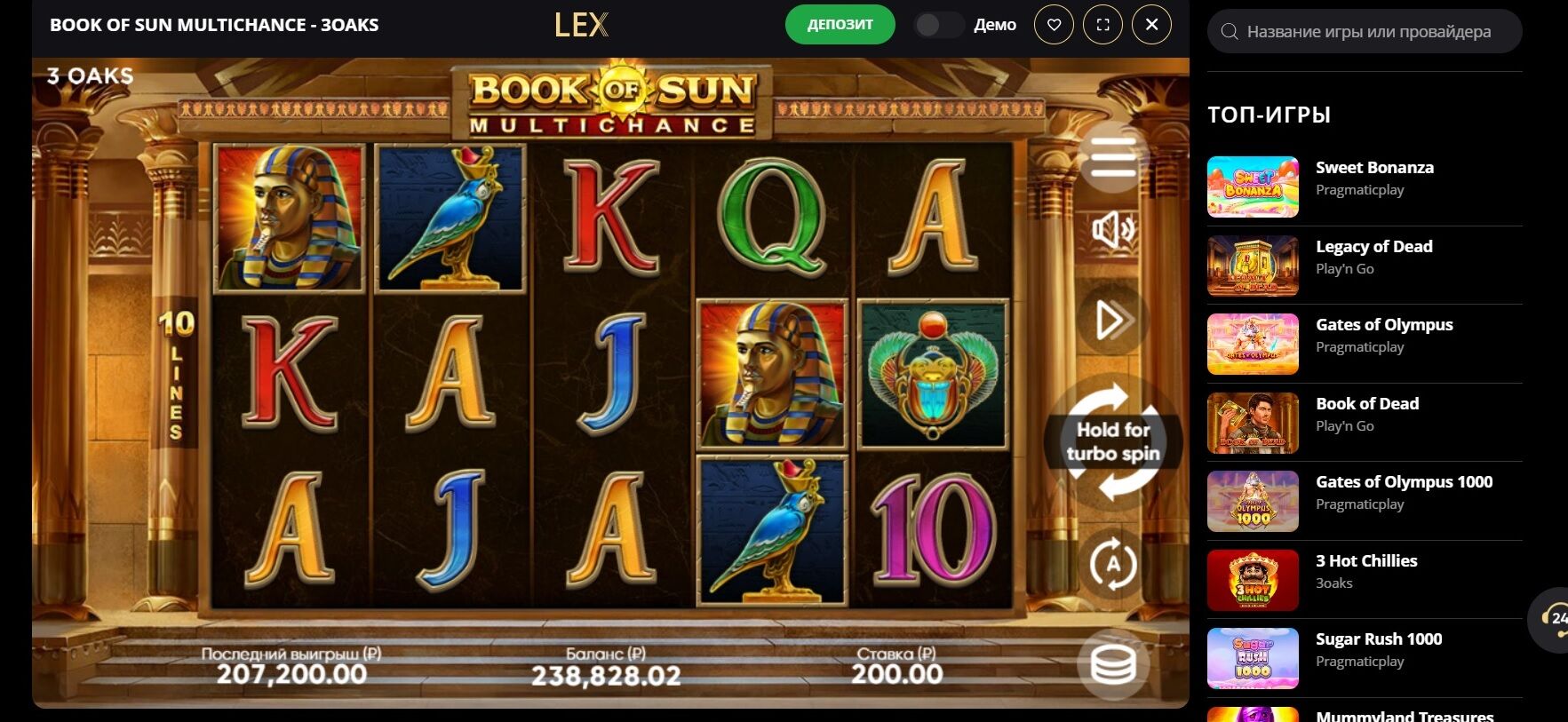Click the green Депозит button
Viewport: 1568px width, 722px height.
pyautogui.click(x=840, y=25)
